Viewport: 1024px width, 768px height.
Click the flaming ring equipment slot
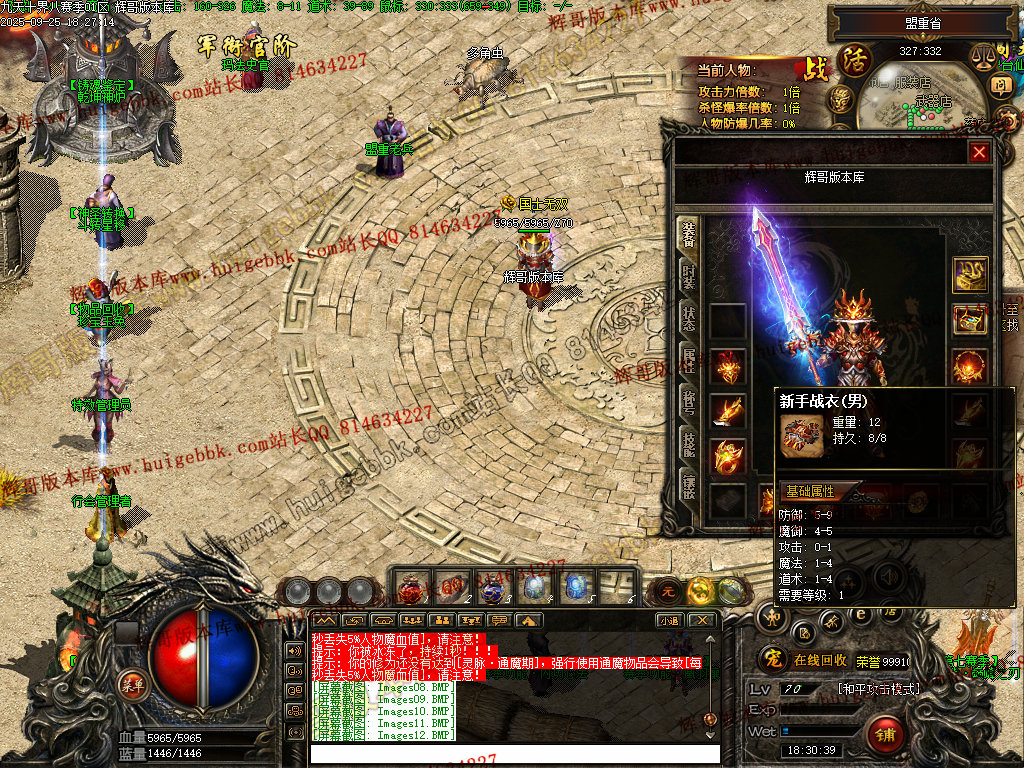pos(728,456)
